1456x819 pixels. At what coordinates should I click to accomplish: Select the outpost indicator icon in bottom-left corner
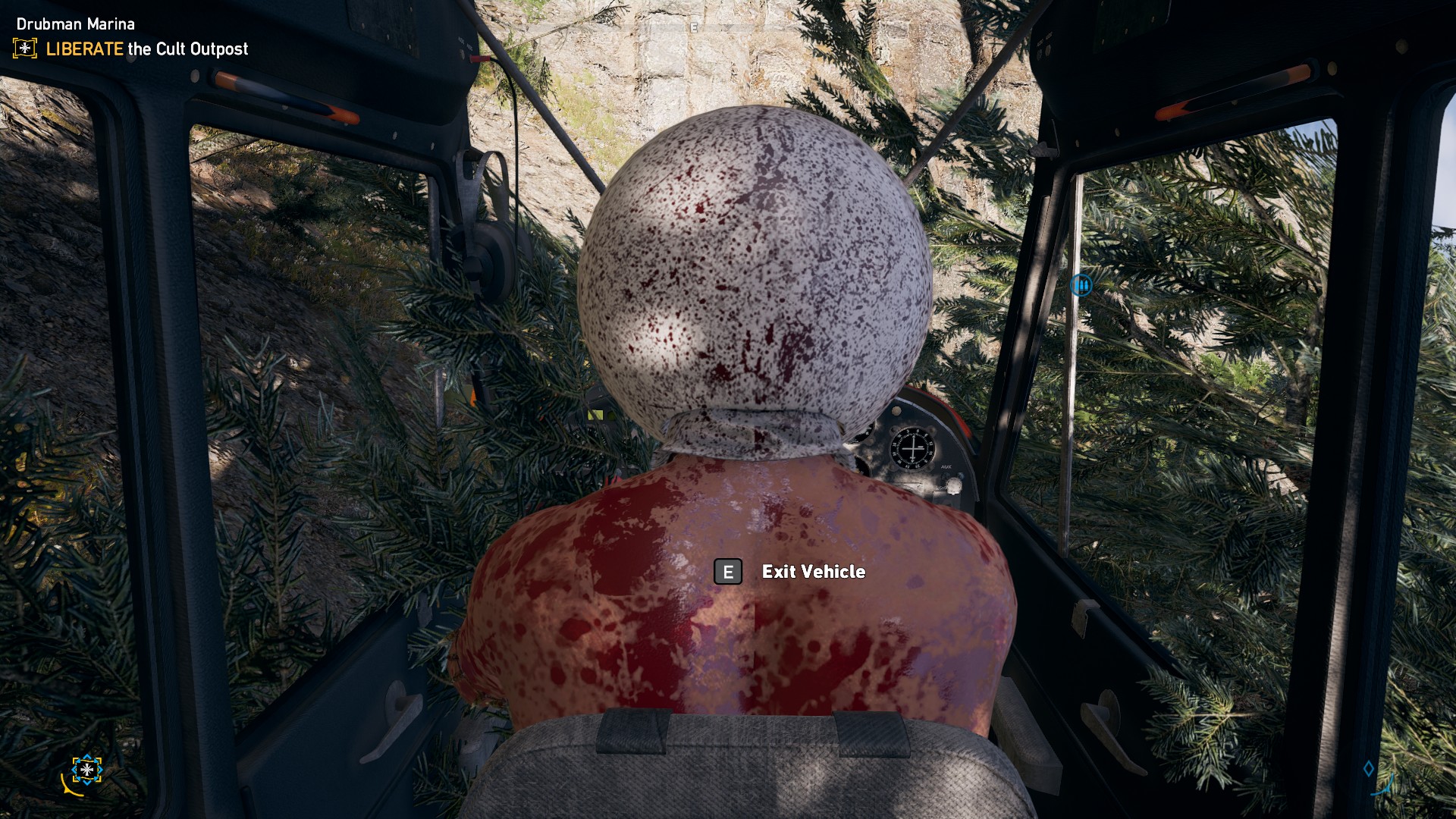[87, 770]
